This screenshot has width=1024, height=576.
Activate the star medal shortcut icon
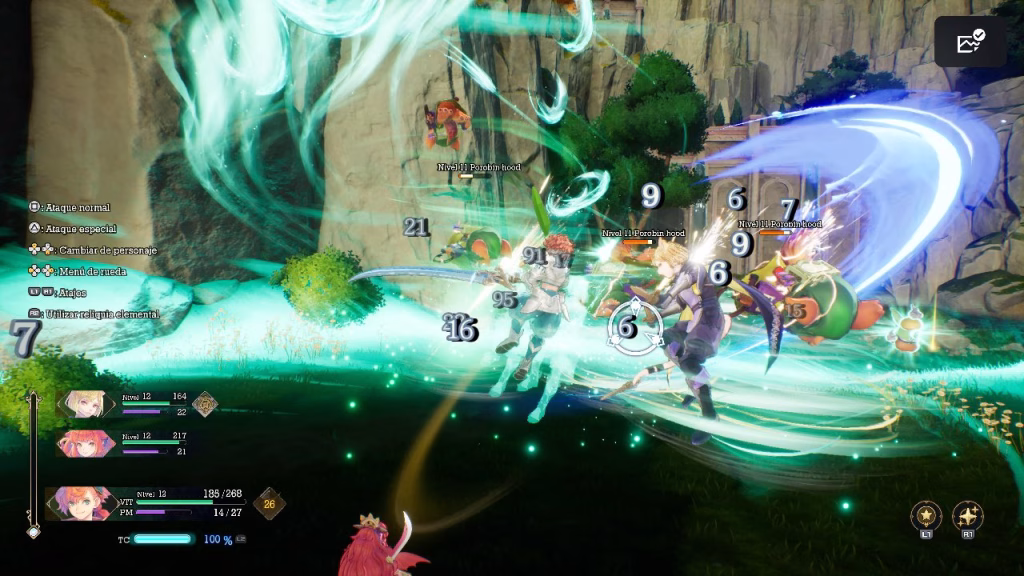pos(926,516)
